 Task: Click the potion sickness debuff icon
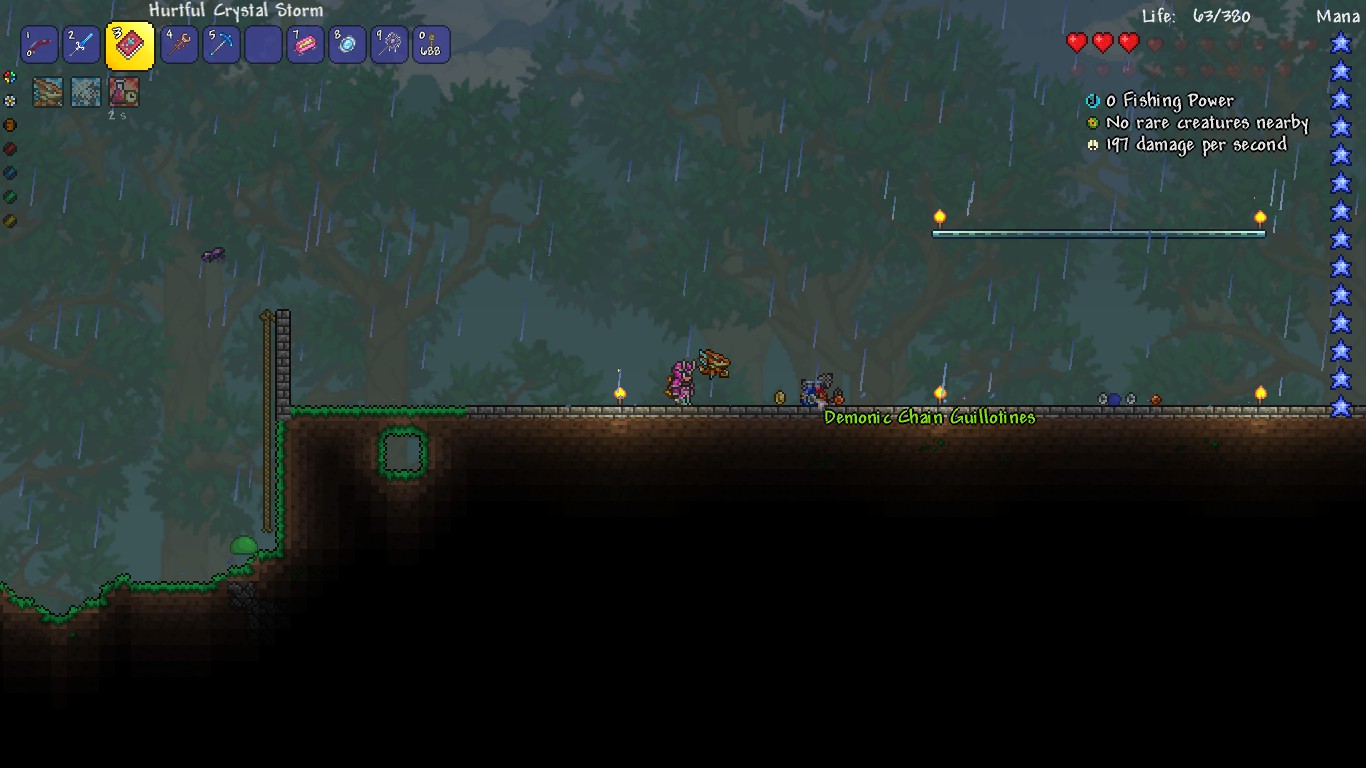coord(124,92)
